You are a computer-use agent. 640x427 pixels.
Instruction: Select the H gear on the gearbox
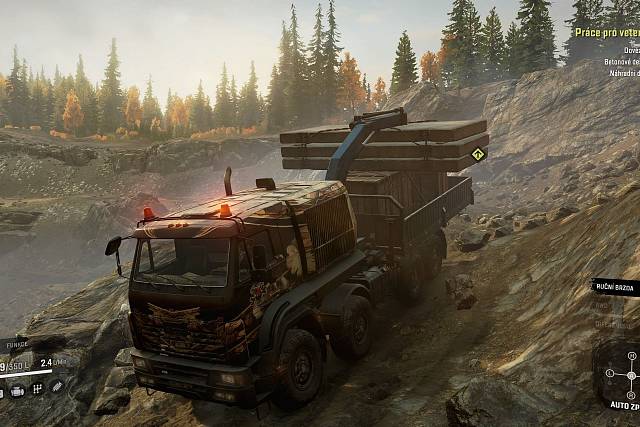(x=629, y=353)
